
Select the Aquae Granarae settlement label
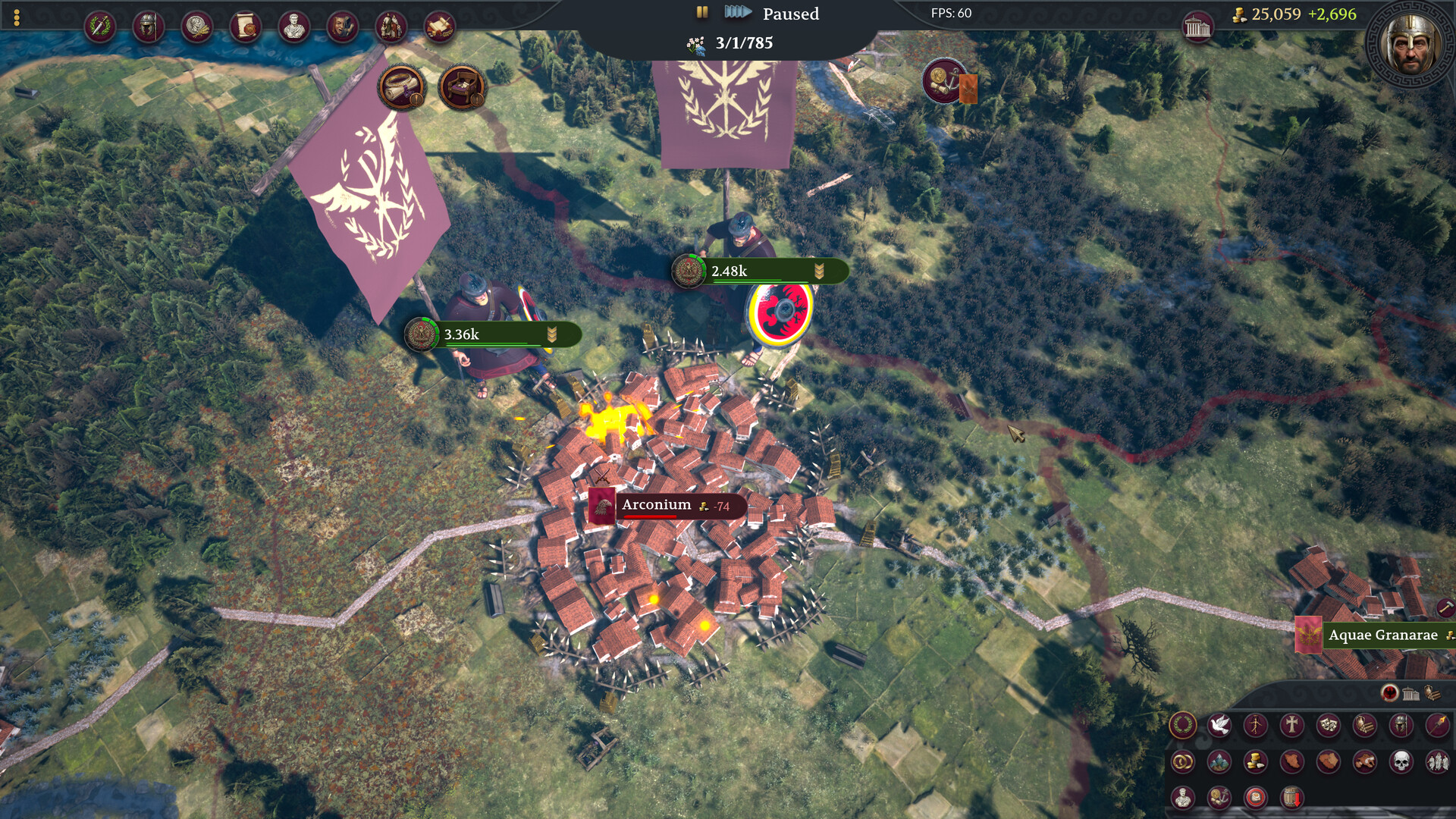click(x=1382, y=635)
